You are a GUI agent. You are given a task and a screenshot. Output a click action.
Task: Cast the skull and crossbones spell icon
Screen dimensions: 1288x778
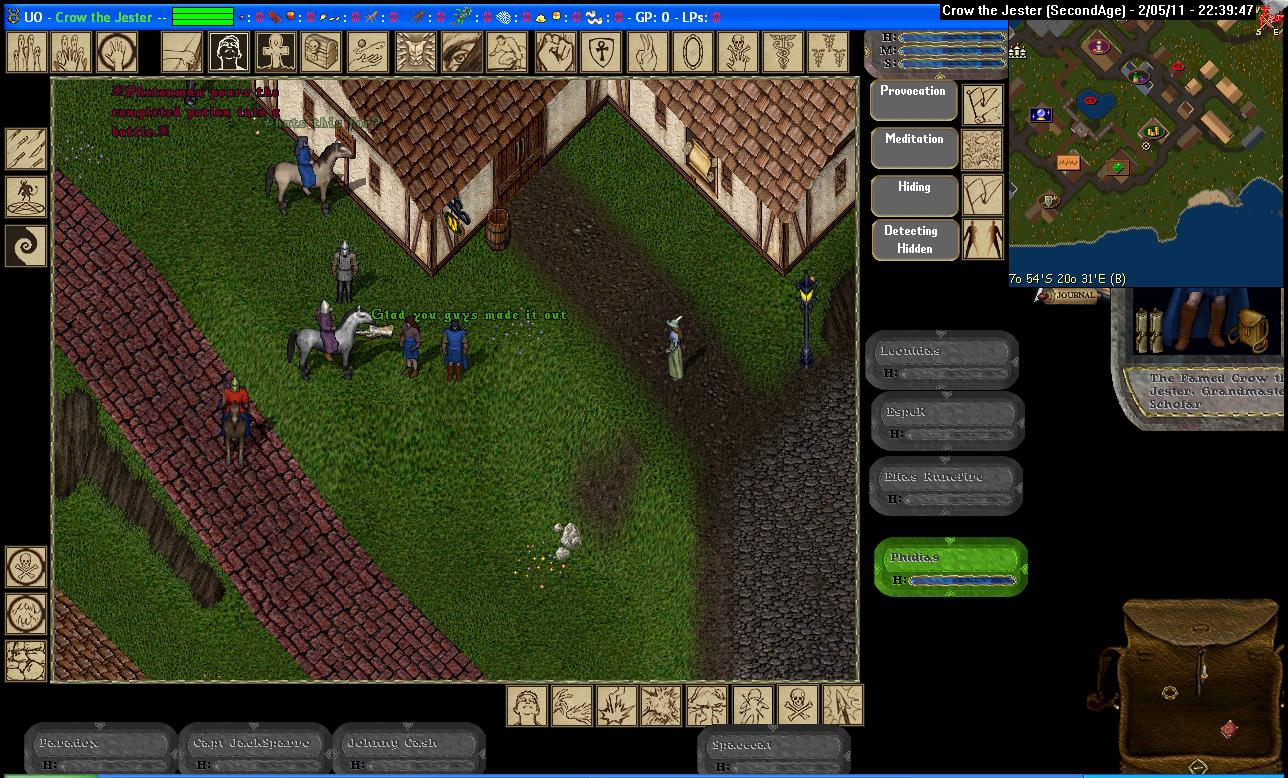point(740,51)
